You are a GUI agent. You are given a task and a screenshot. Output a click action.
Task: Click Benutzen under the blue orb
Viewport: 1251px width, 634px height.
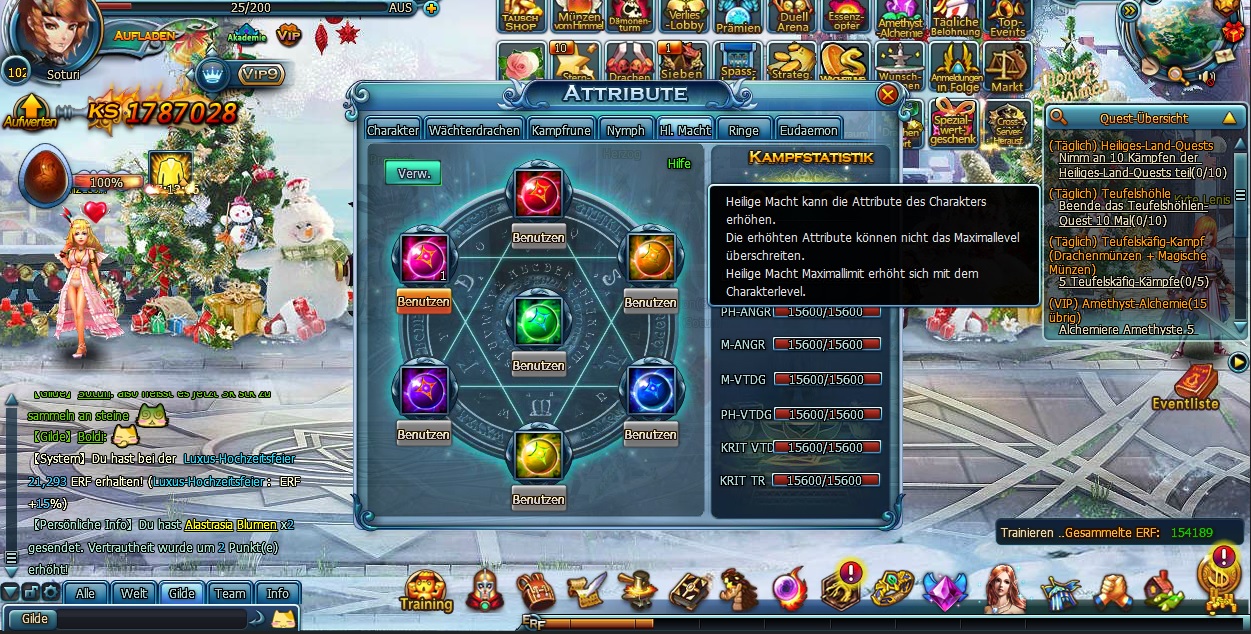[651, 435]
